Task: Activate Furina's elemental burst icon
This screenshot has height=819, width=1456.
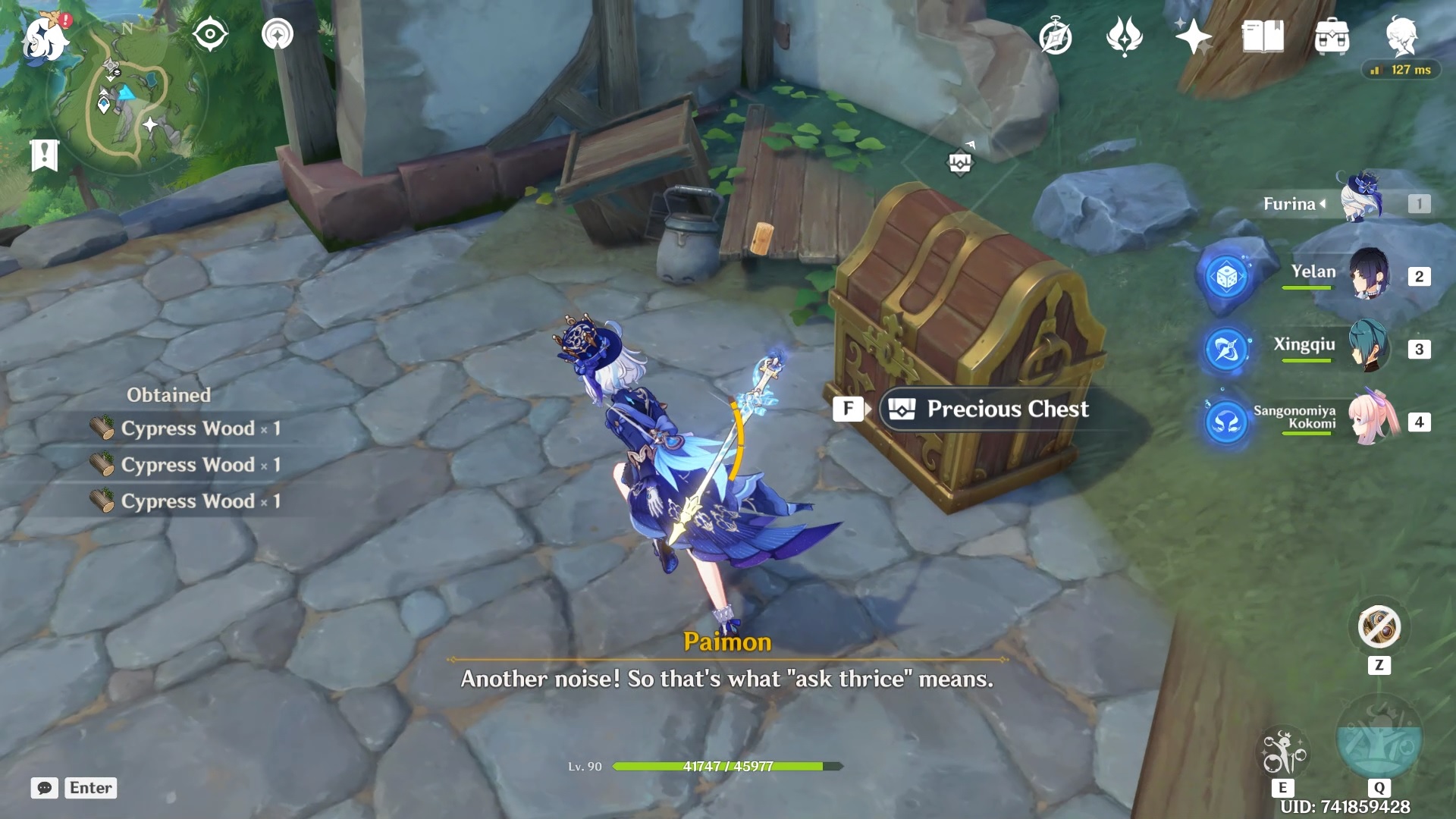Action: (x=1379, y=739)
